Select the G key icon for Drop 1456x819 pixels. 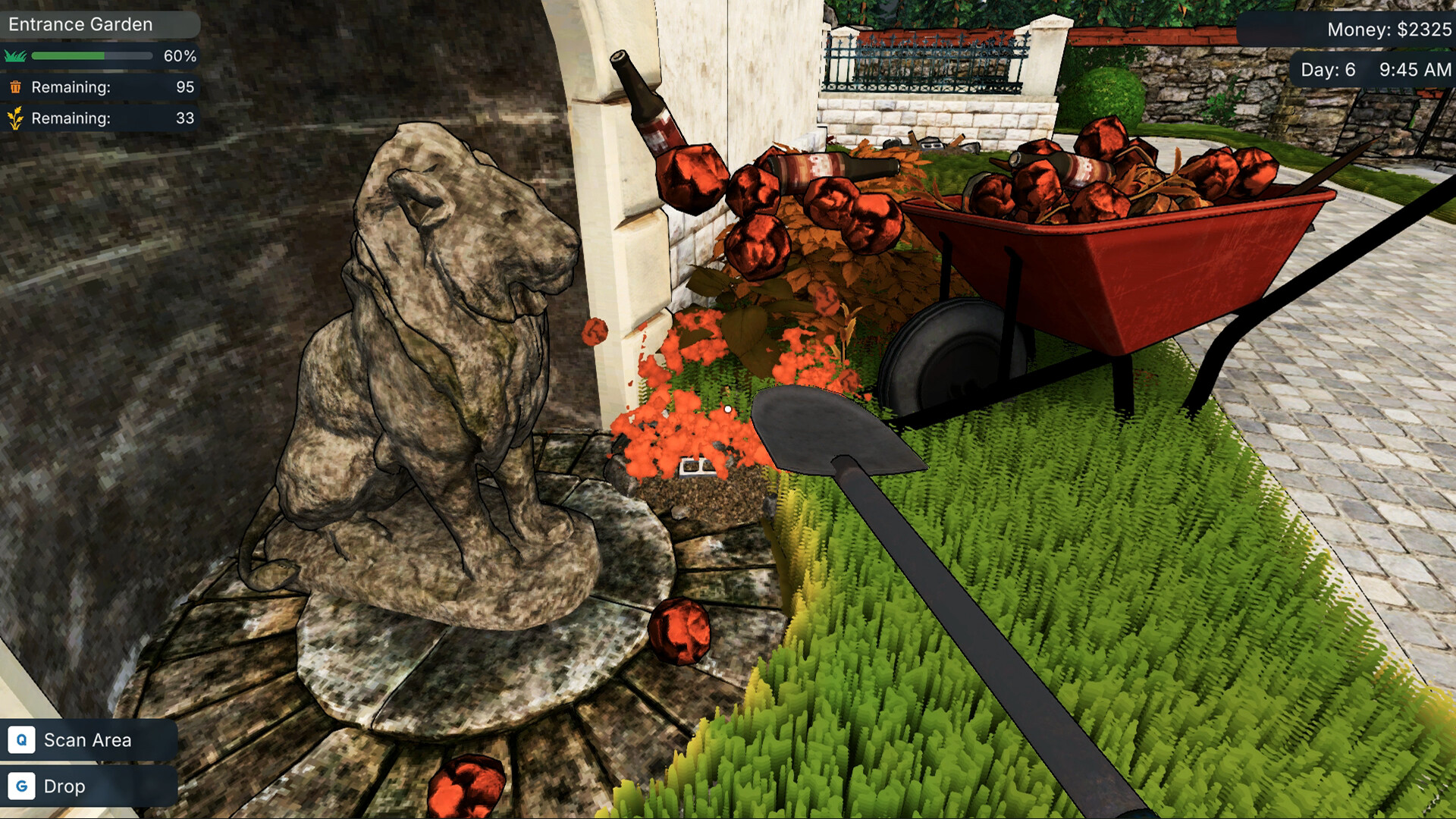pyautogui.click(x=22, y=786)
